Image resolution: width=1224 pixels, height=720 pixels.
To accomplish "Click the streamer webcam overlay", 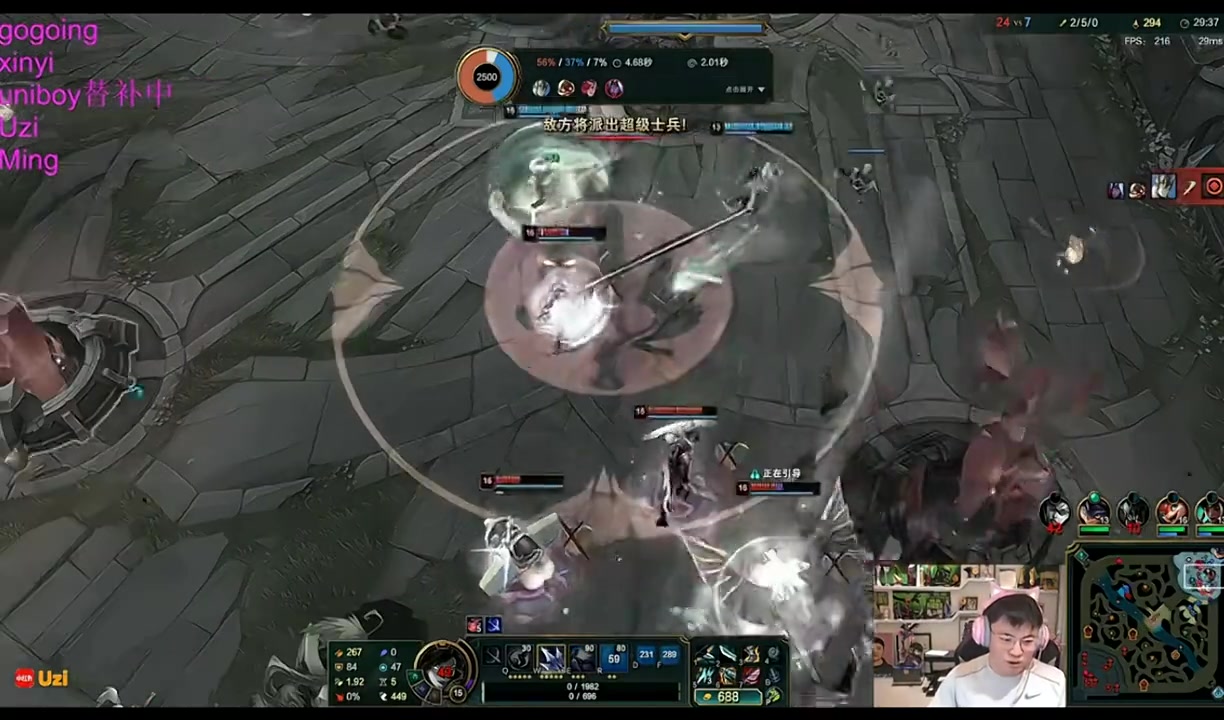I will [x=967, y=635].
